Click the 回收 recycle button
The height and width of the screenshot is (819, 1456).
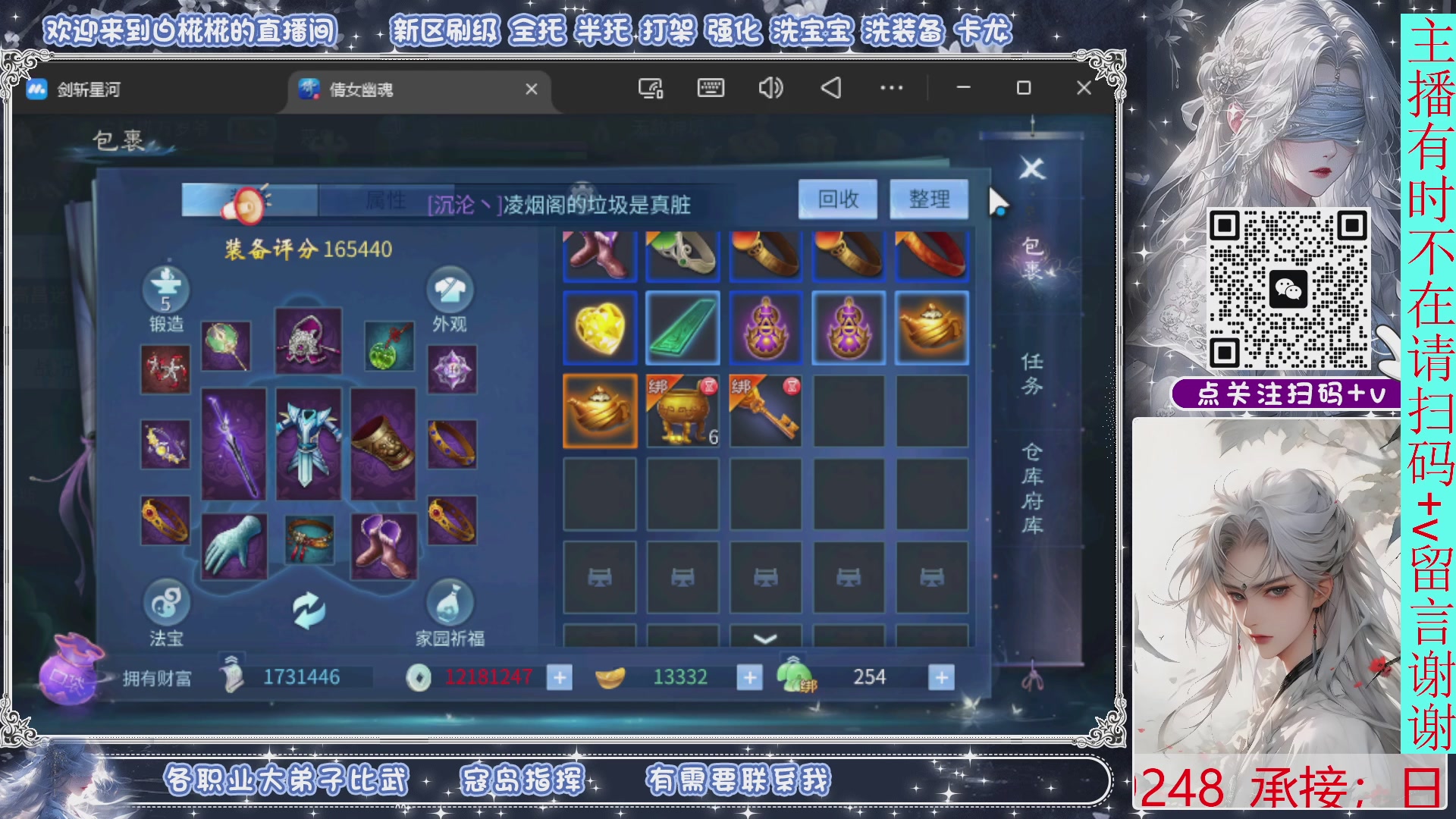pyautogui.click(x=837, y=199)
